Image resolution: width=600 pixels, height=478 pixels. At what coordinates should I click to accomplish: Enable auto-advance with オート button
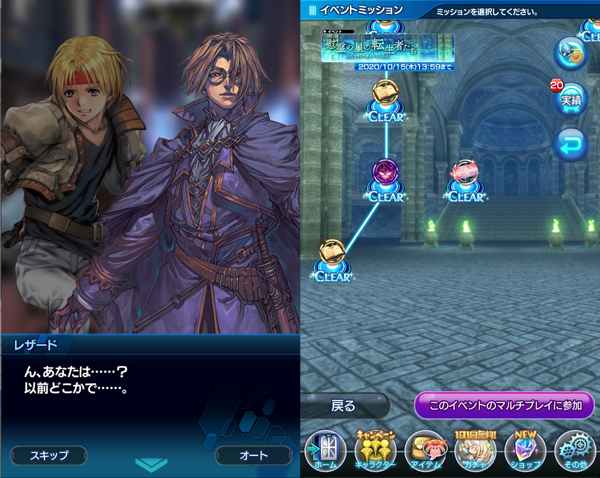(253, 455)
